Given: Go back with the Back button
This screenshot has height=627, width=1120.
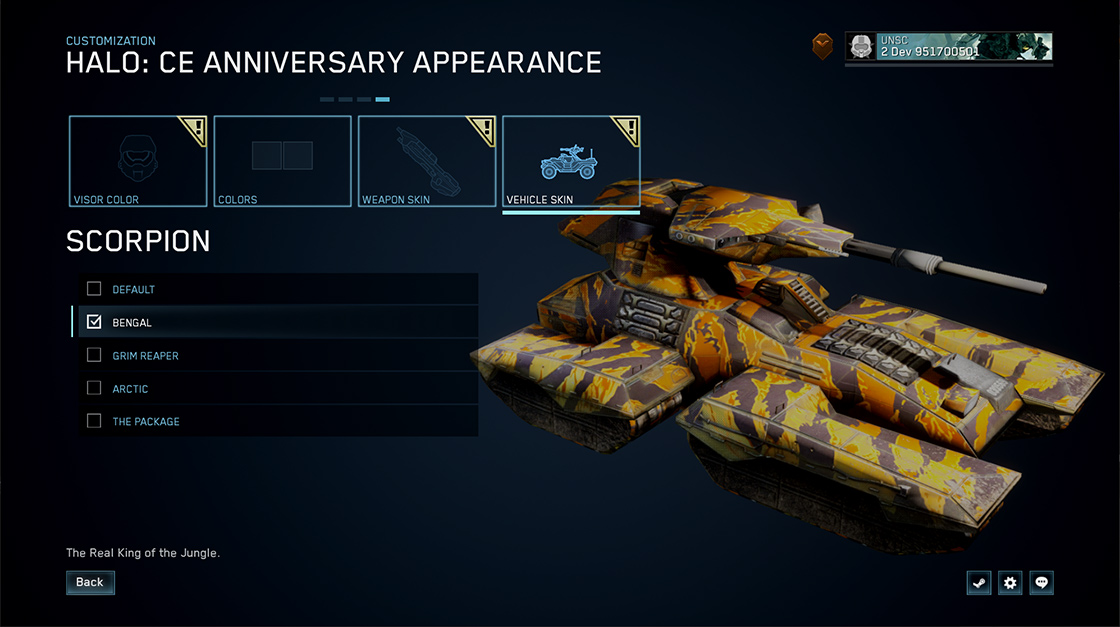Looking at the screenshot, I should 90,582.
